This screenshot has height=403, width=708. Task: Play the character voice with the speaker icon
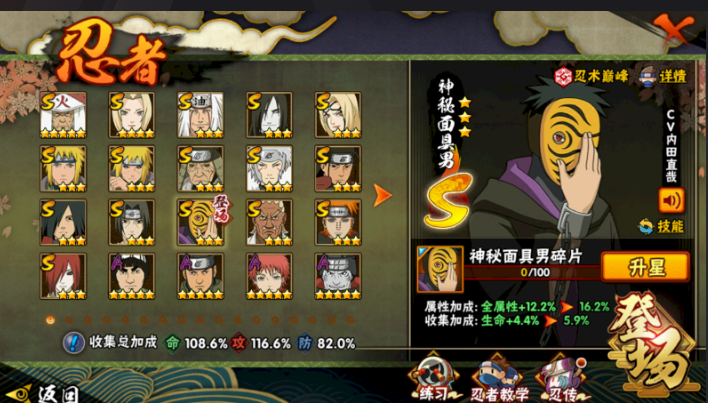[x=671, y=199]
